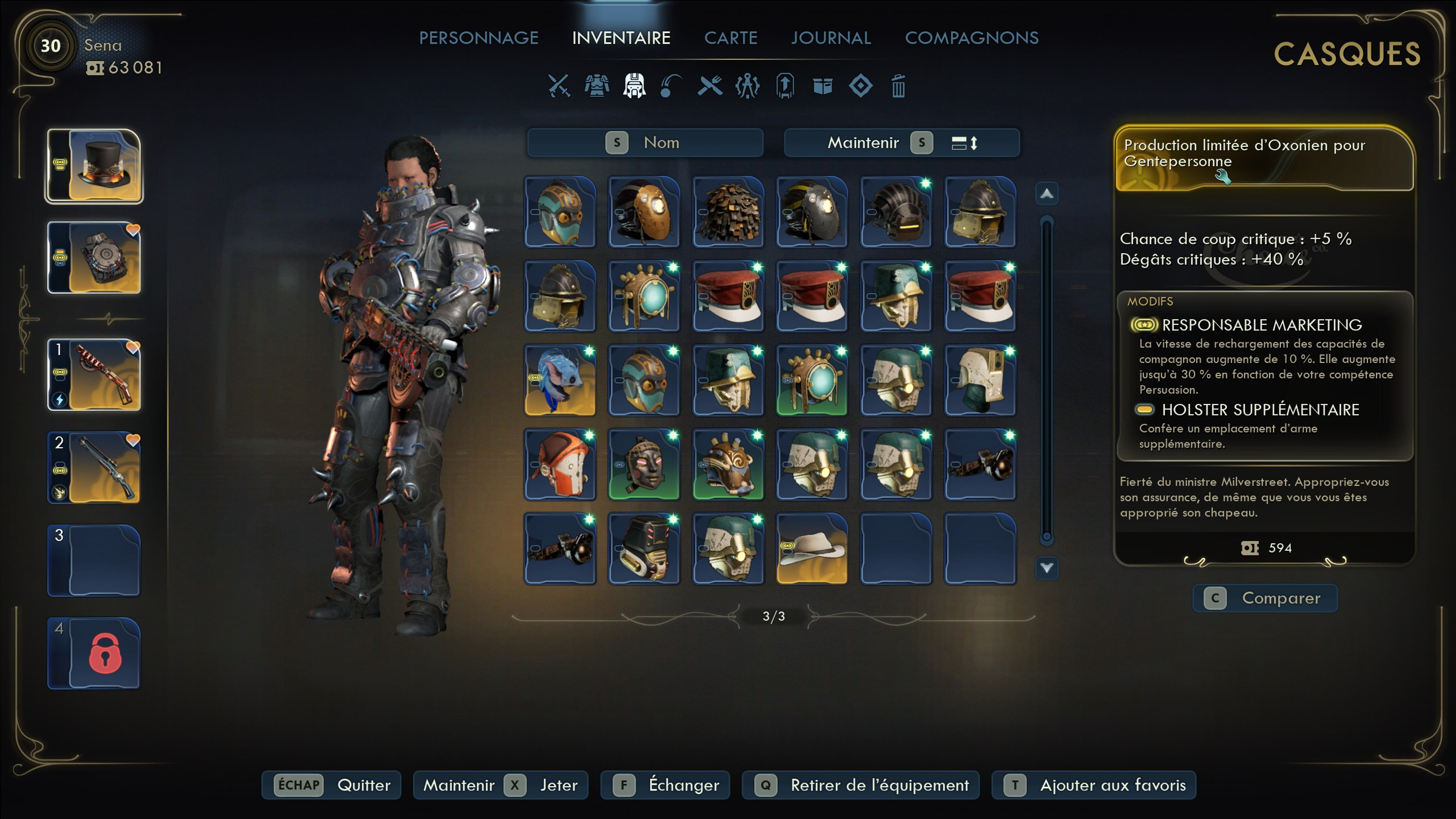Sort items with the Nom button
The width and height of the screenshot is (1456, 819).
[645, 142]
